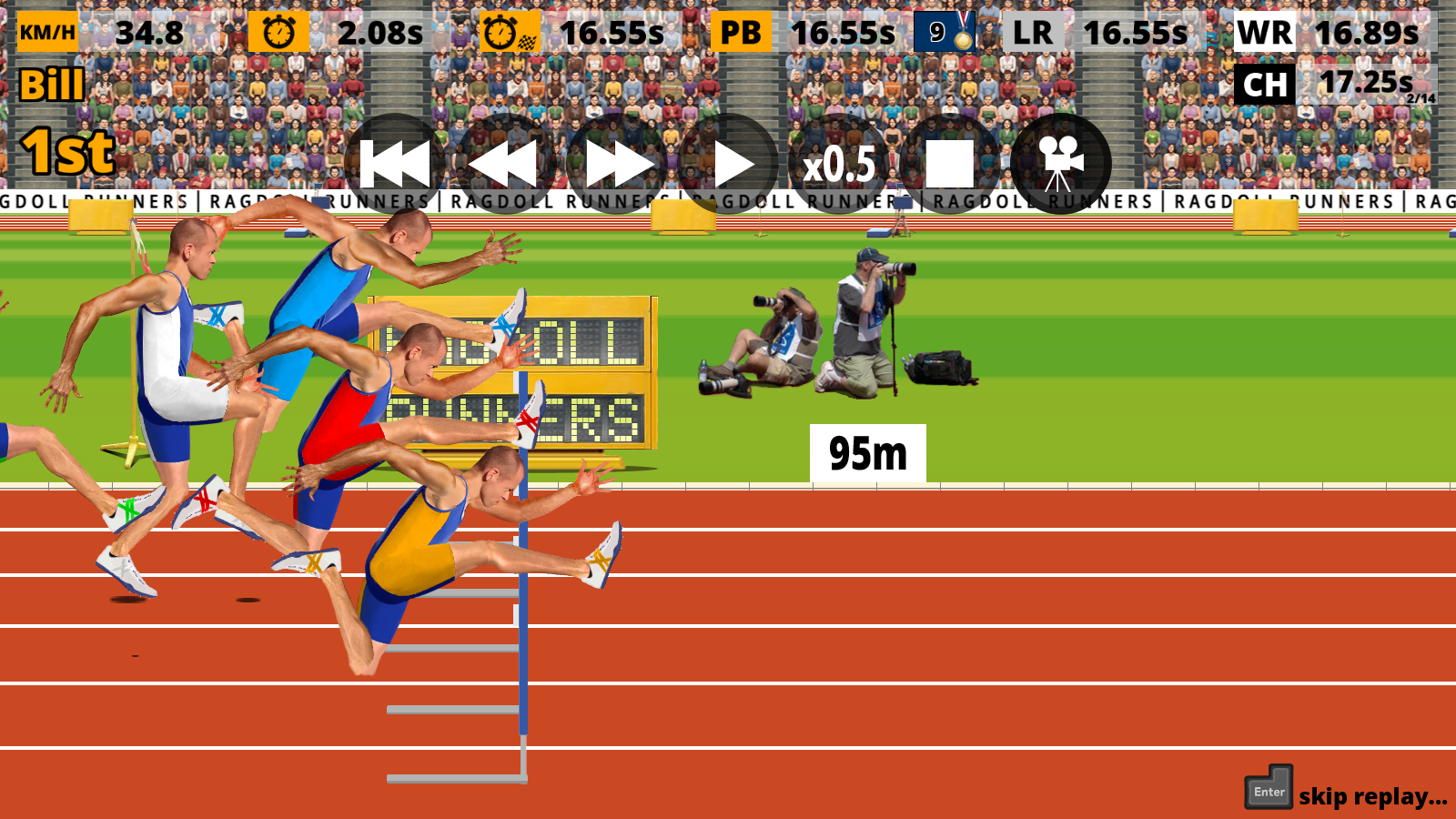Click the 2/14 progress indicator
This screenshot has width=1456, height=819.
pos(1418,96)
